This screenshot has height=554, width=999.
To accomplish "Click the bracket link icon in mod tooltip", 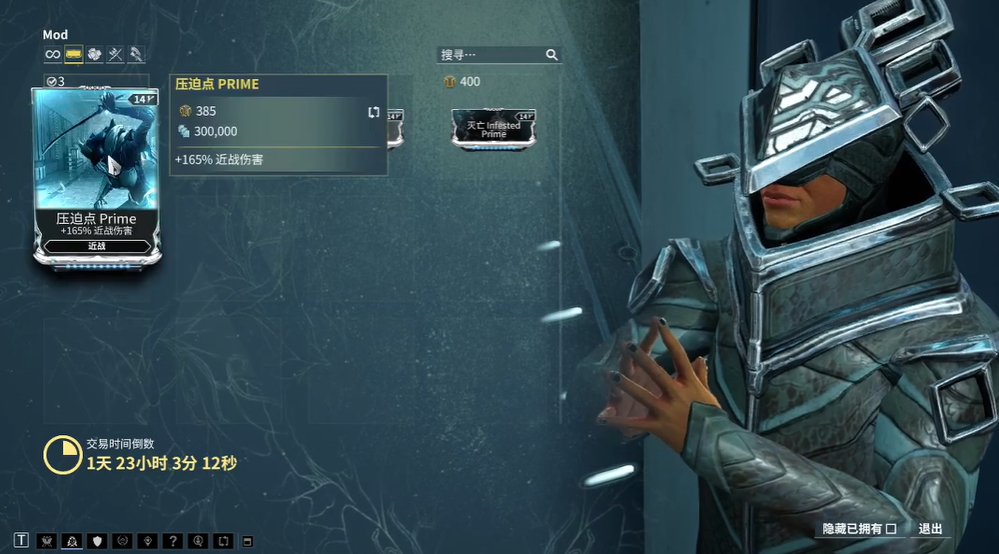I will 374,112.
